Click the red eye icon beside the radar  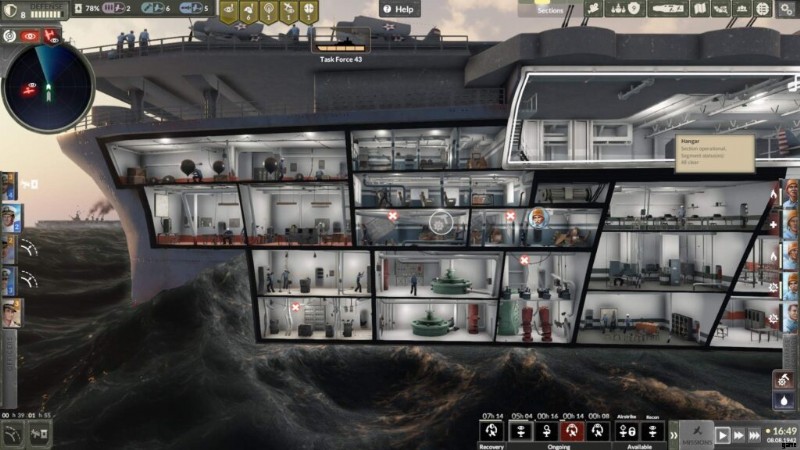click(28, 35)
